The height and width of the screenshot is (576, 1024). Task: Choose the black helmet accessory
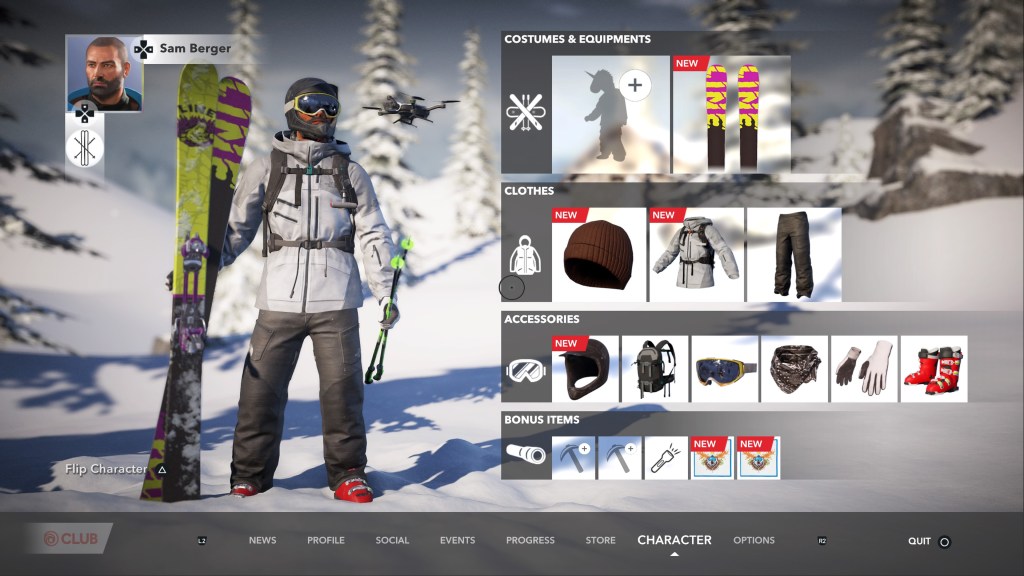585,369
